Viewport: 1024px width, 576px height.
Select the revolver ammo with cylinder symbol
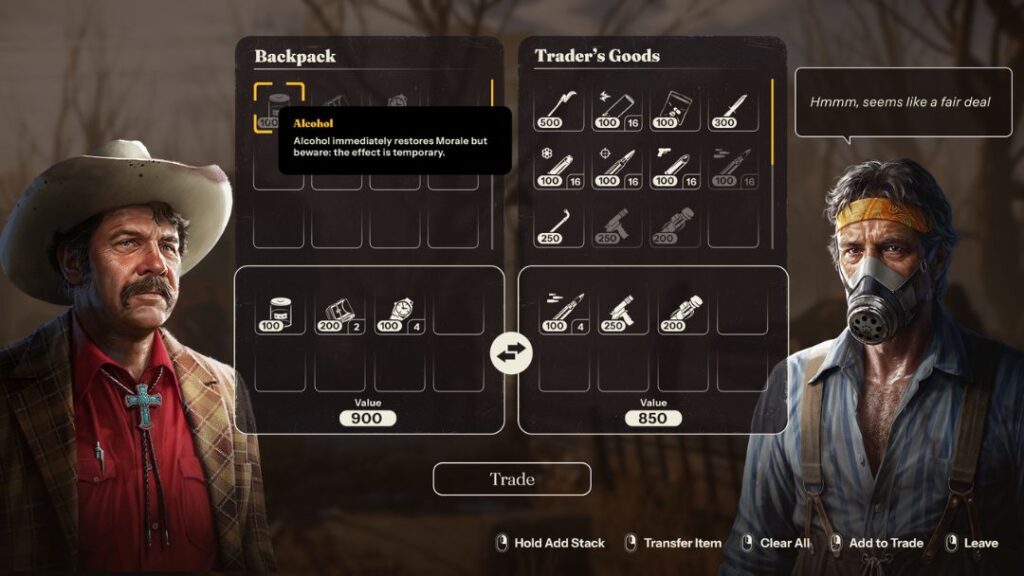(559, 166)
